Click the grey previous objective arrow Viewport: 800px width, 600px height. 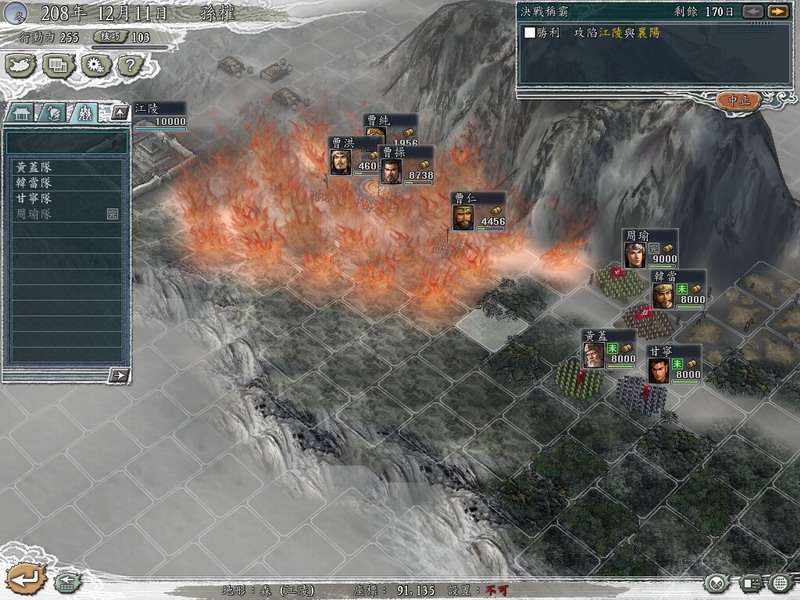point(753,11)
